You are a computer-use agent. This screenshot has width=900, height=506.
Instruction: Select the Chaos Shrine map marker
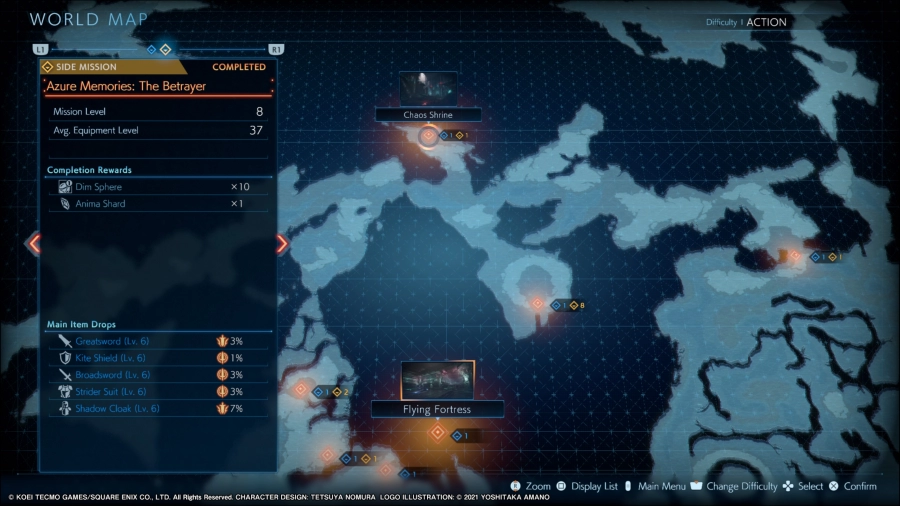(429, 136)
